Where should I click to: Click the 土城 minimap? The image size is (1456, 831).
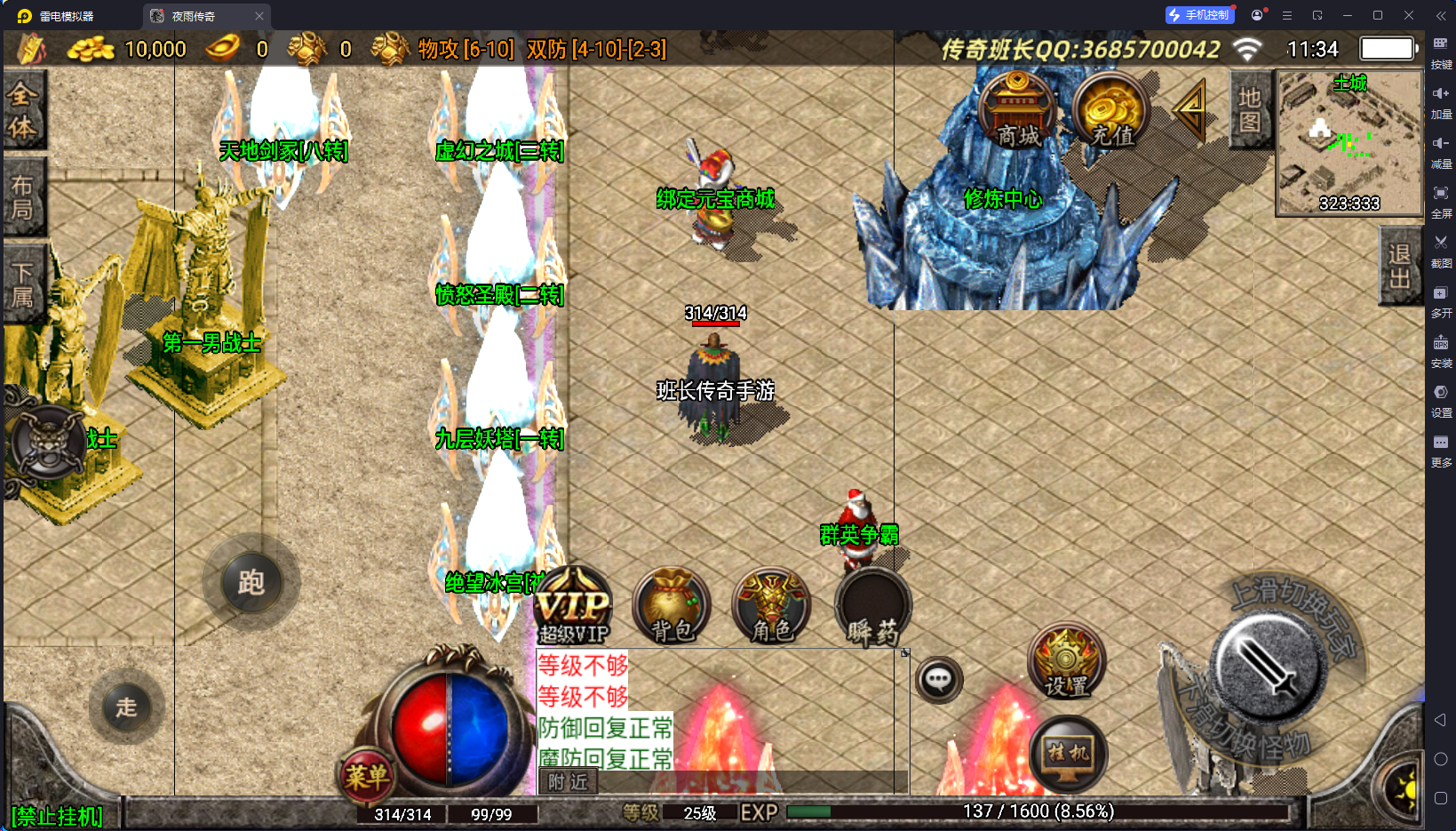(1349, 142)
